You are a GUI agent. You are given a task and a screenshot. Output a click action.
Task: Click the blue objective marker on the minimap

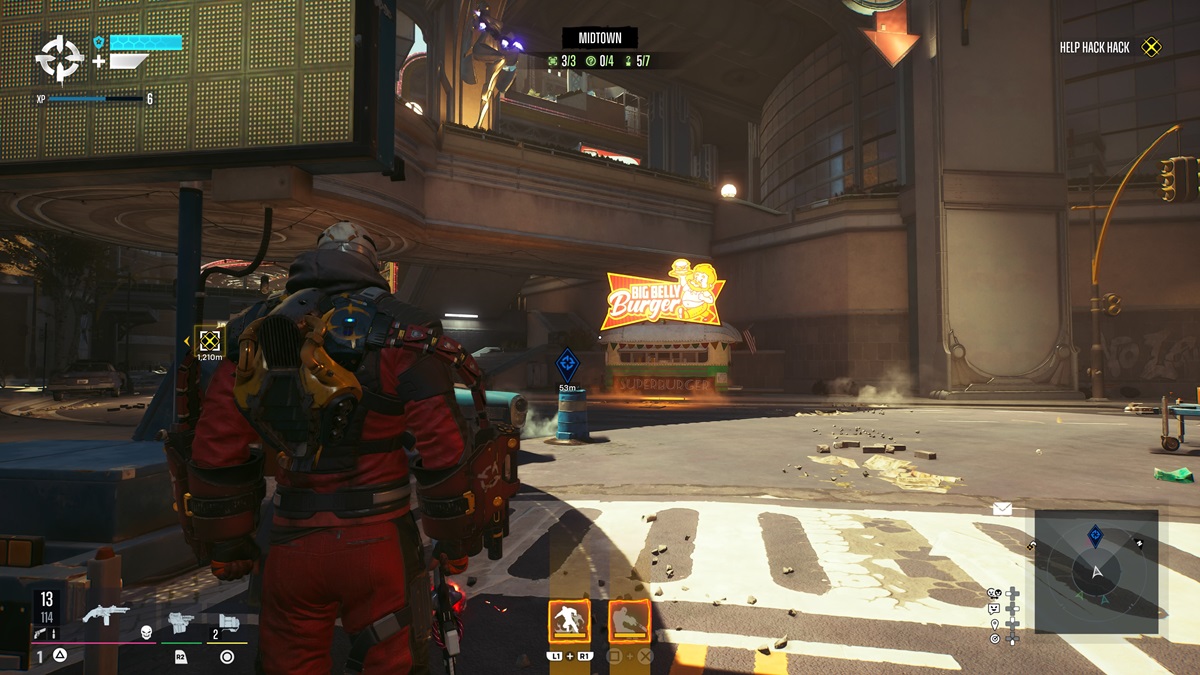click(1095, 536)
